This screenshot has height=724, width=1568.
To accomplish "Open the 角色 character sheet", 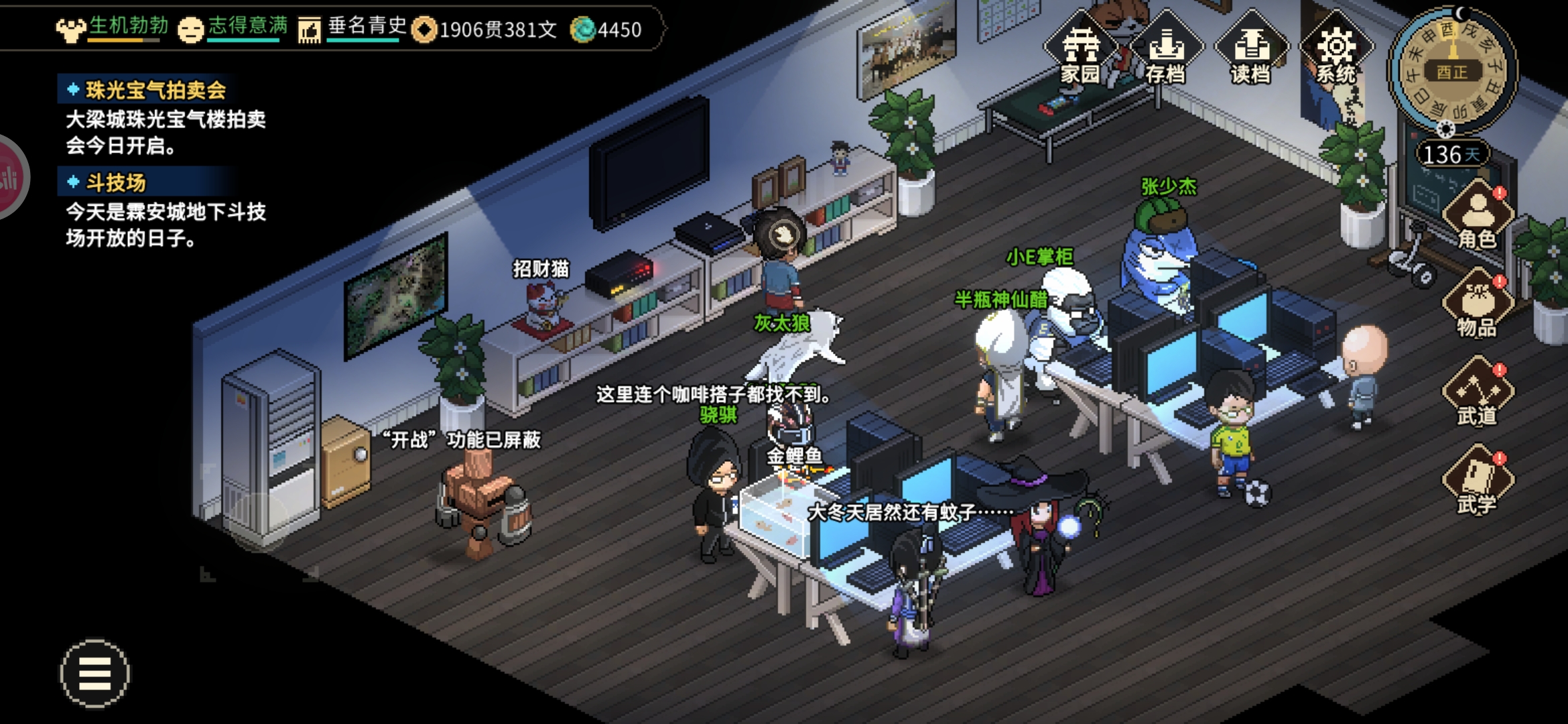I will [x=1478, y=216].
